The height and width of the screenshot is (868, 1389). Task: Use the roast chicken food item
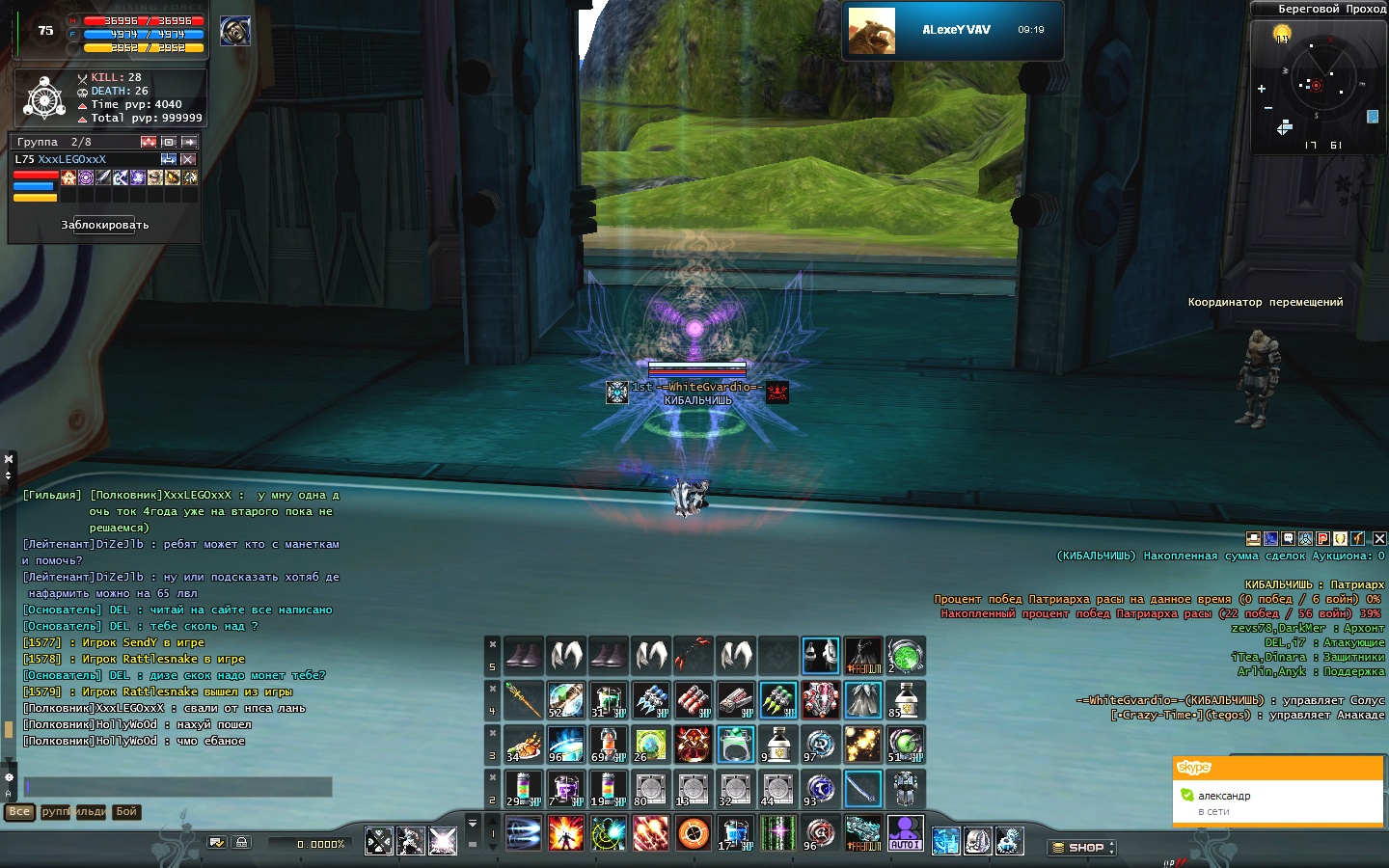click(523, 745)
